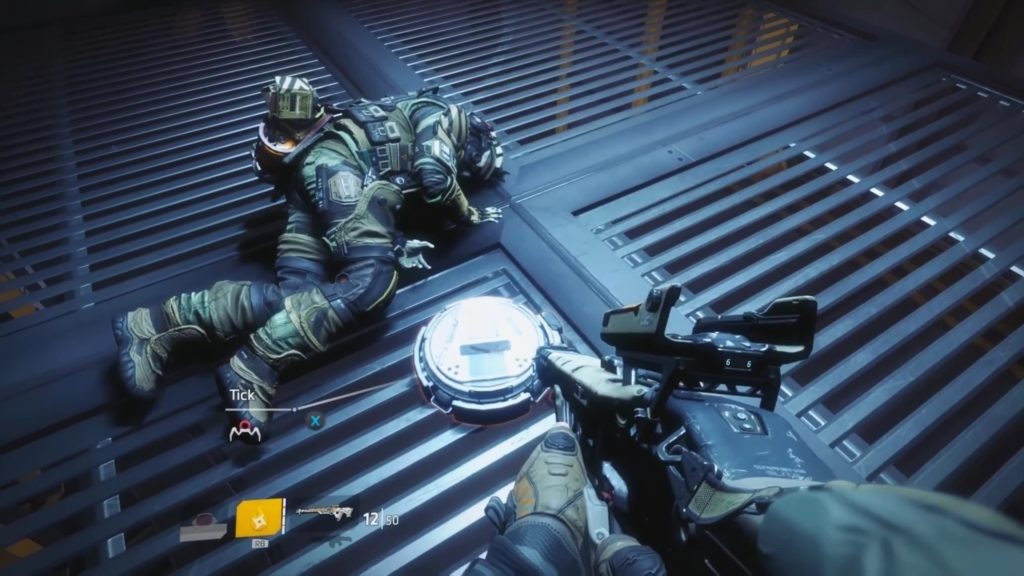Click the grey tactical ability icon
Screen dimensions: 1024x576
(203, 525)
